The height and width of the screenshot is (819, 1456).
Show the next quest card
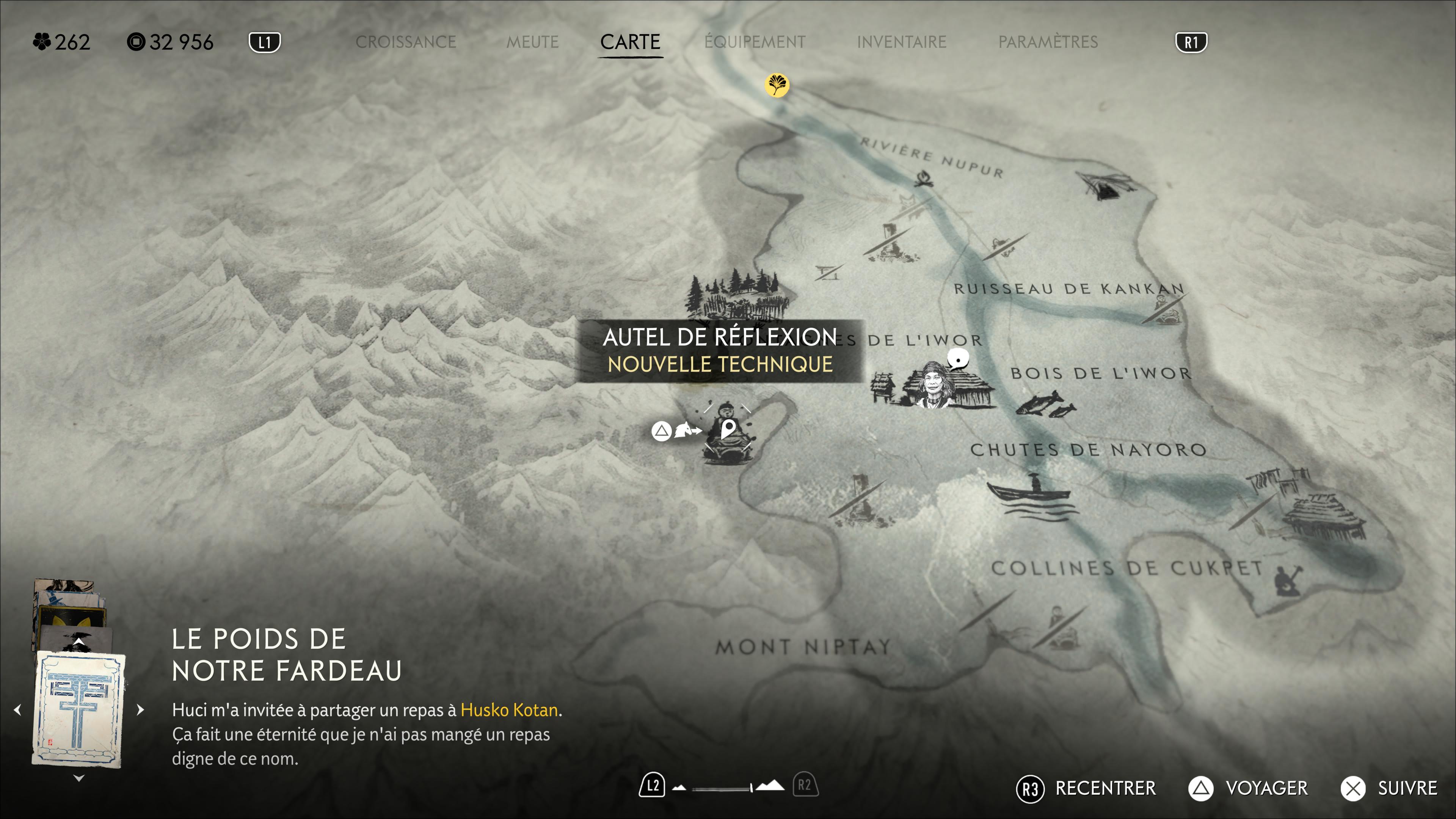(x=140, y=710)
